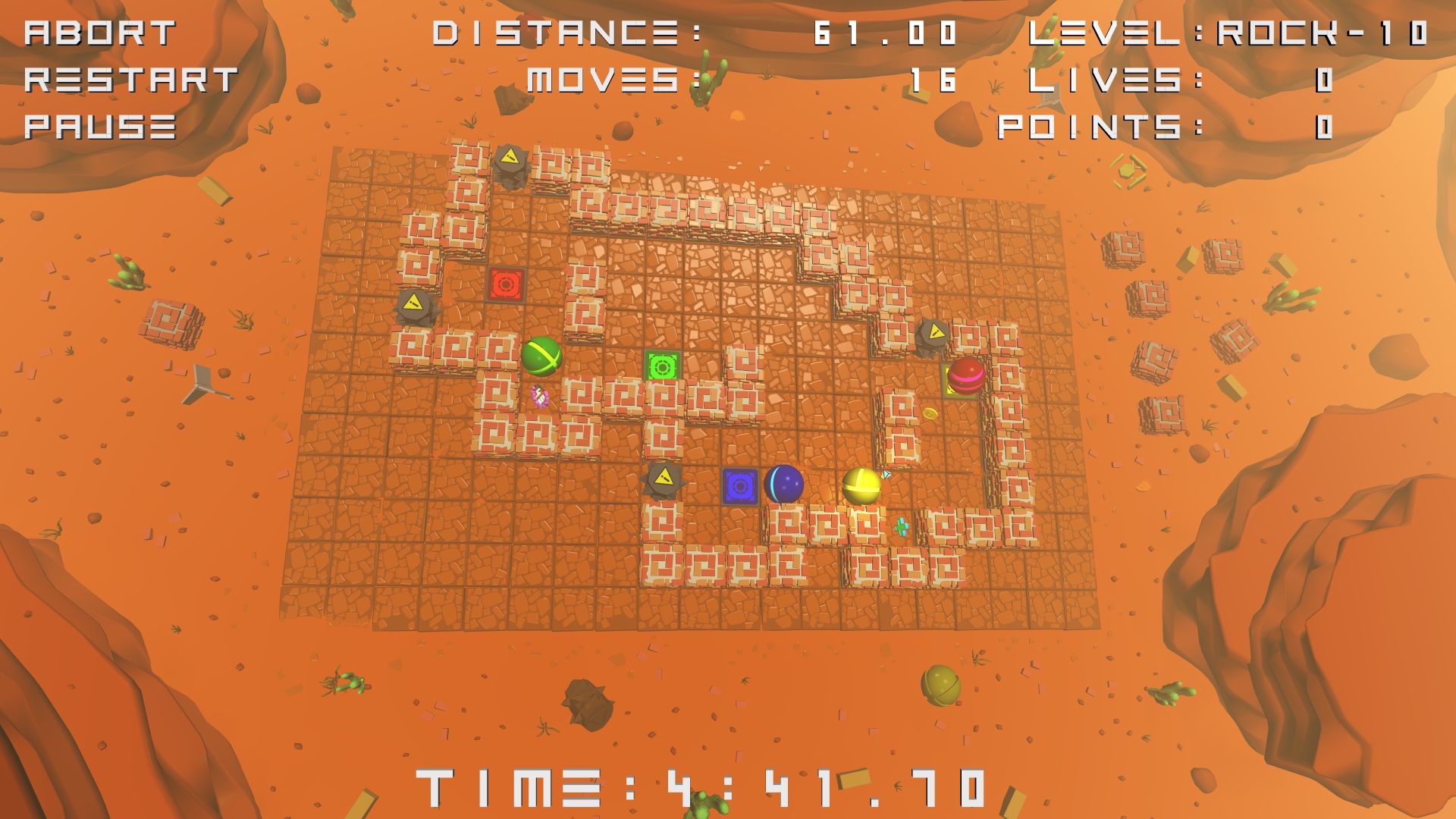Select the small diamond next to the yellow ball
This screenshot has width=1456, height=819.
pos(886,474)
